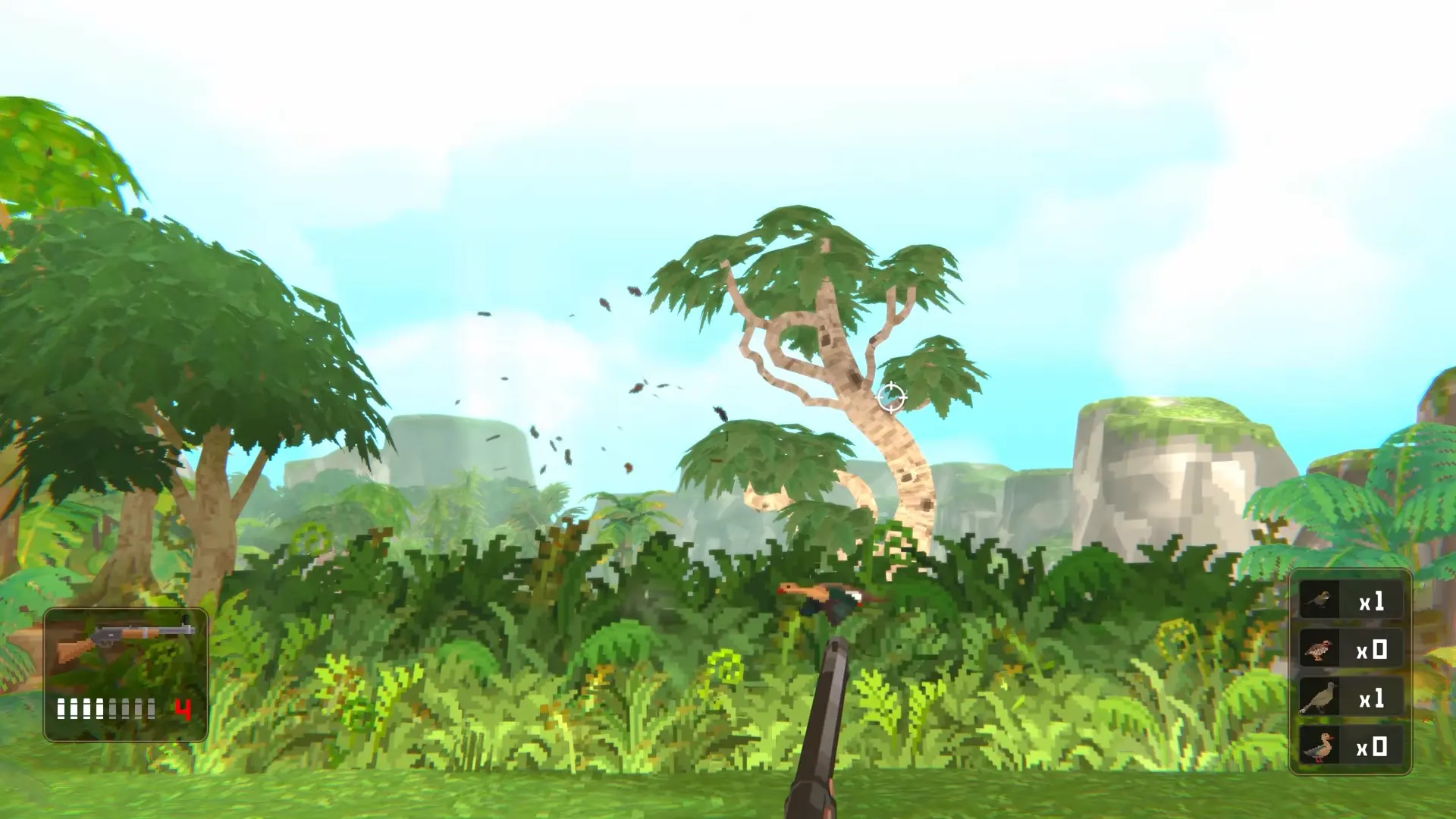Select the sparrow icon in the bird tally panel
Viewport: 1456px width, 819px height.
pyautogui.click(x=1319, y=601)
